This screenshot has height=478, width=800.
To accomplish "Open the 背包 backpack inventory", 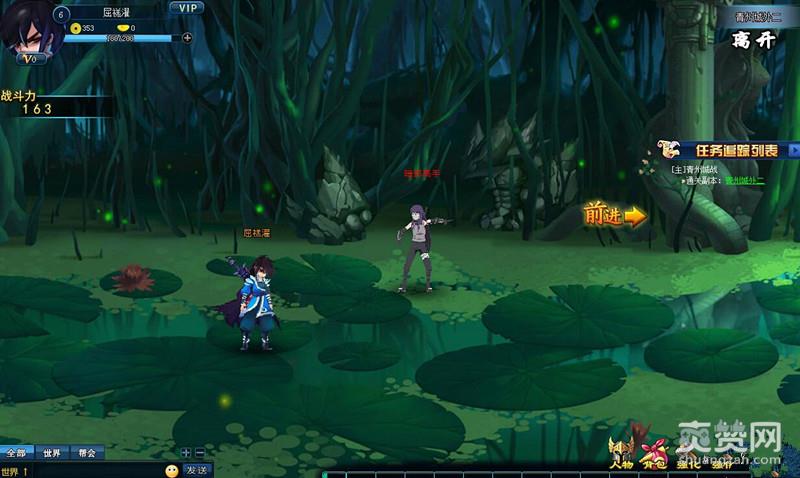I will (x=654, y=455).
